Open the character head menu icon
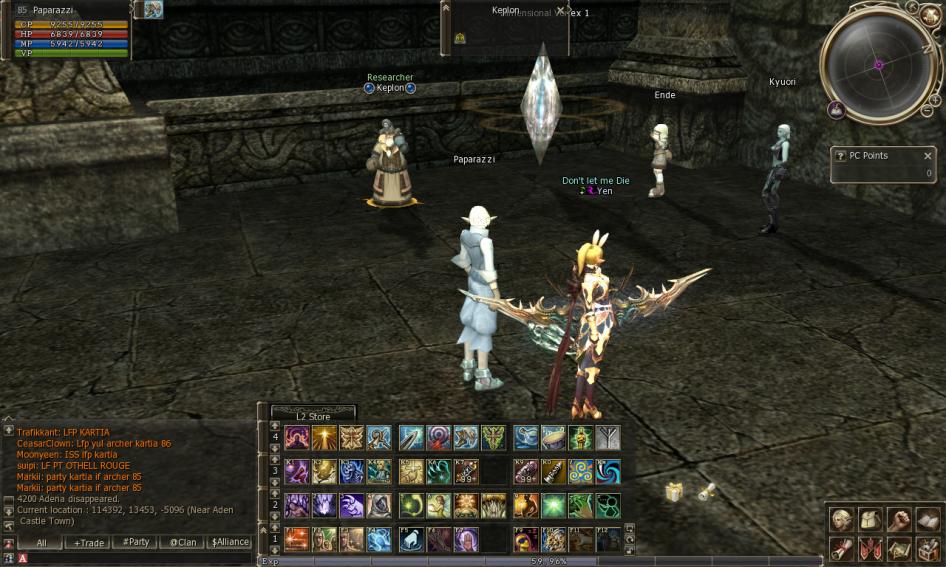 point(842,519)
